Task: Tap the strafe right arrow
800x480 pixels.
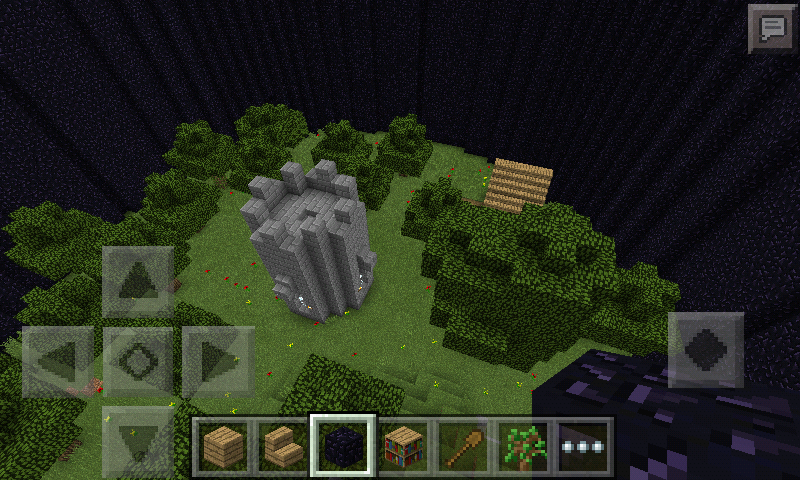Action: click(x=217, y=359)
